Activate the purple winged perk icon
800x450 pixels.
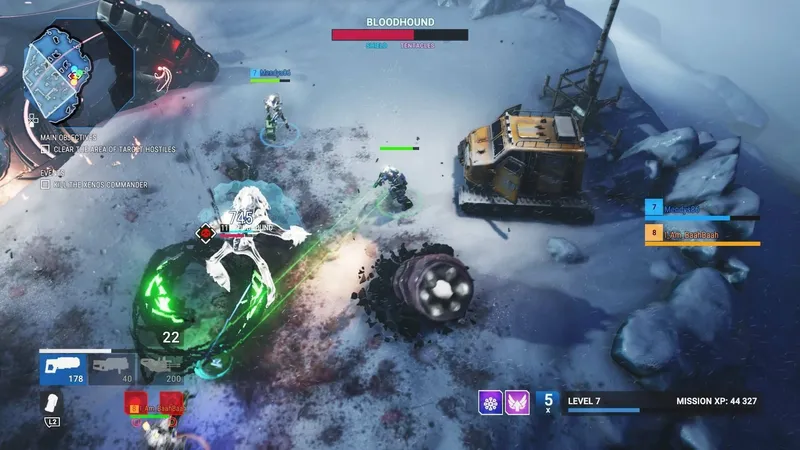point(517,402)
